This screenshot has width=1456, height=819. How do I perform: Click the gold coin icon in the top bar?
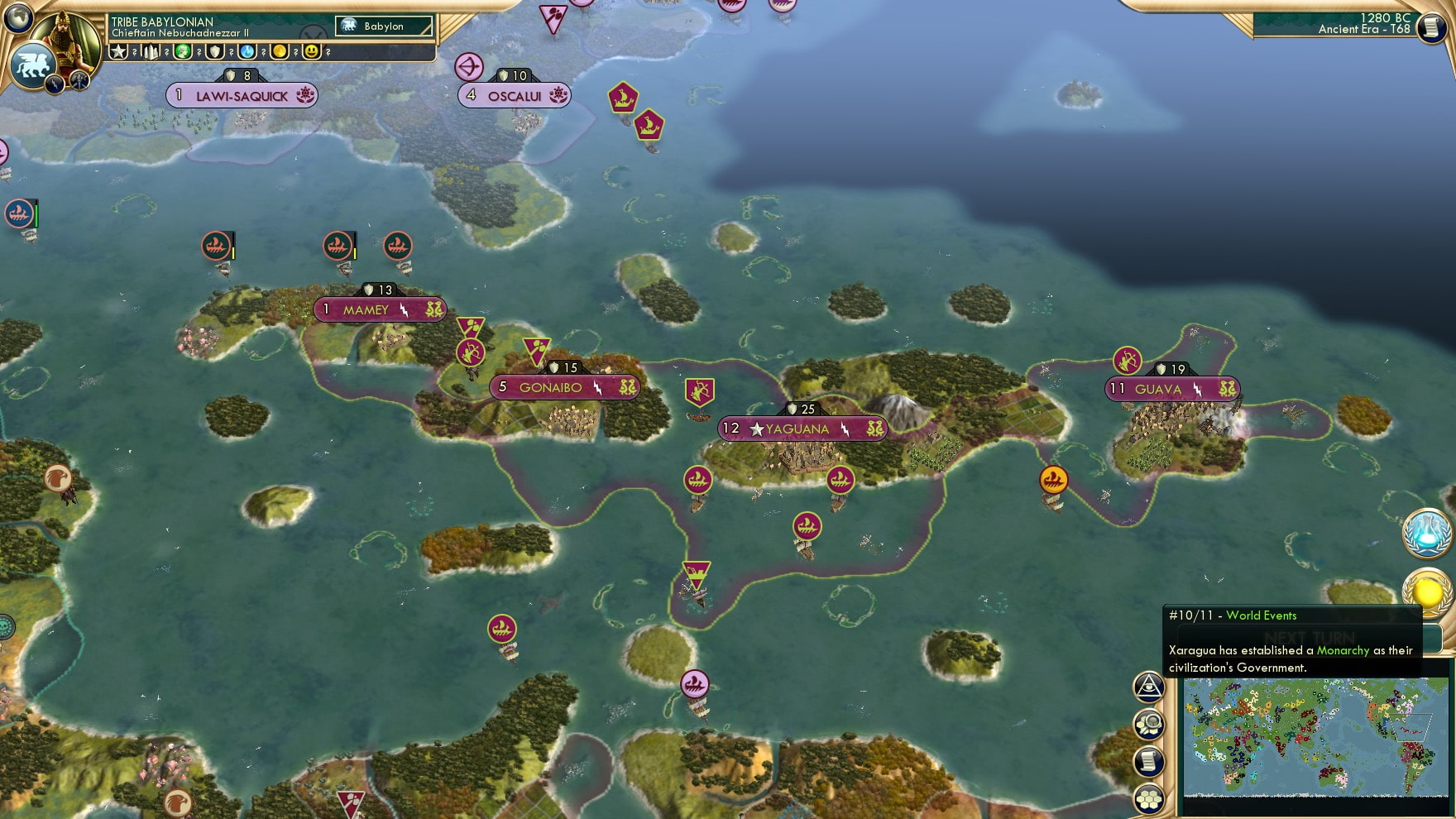click(280, 52)
